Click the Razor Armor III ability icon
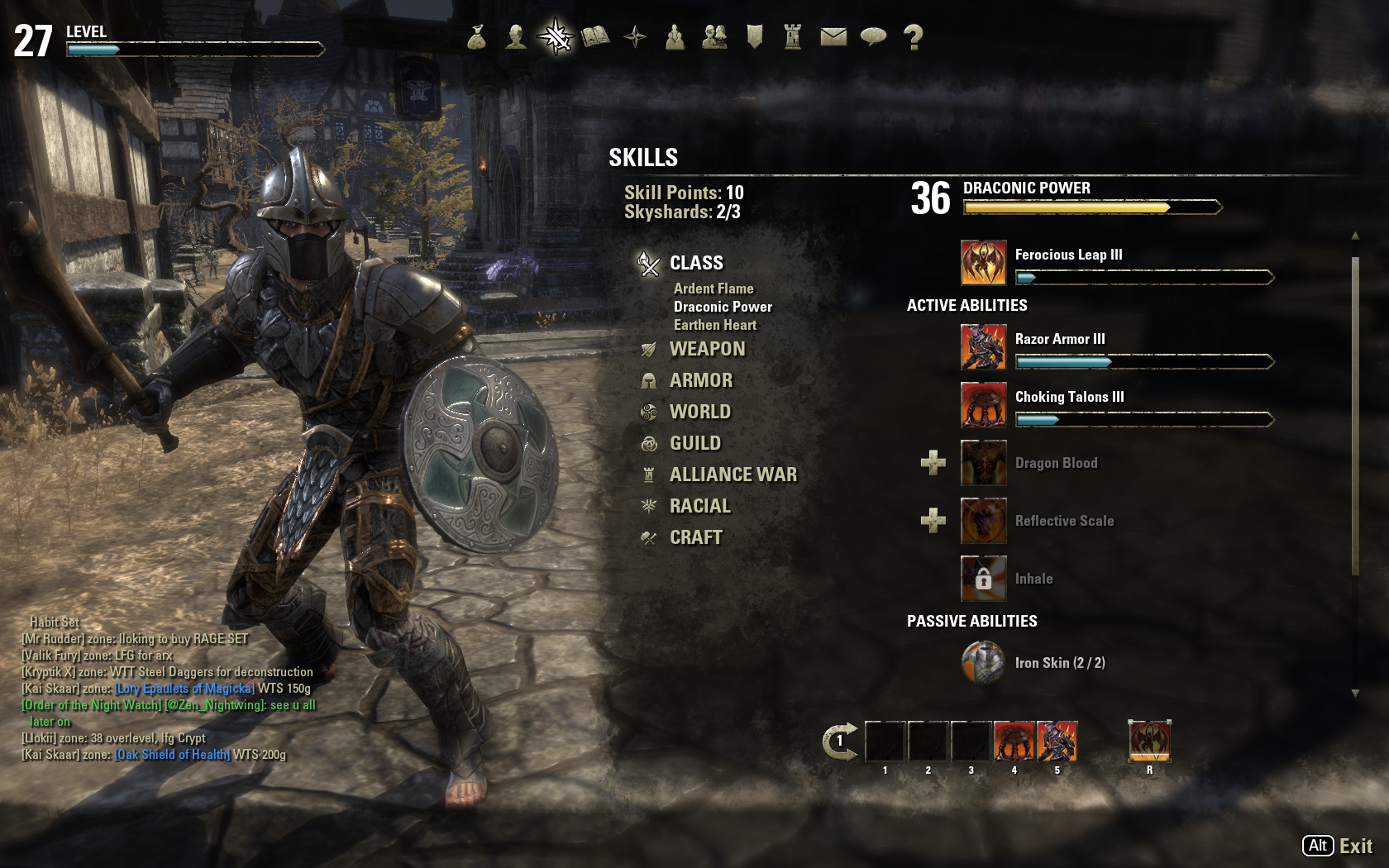 [983, 347]
